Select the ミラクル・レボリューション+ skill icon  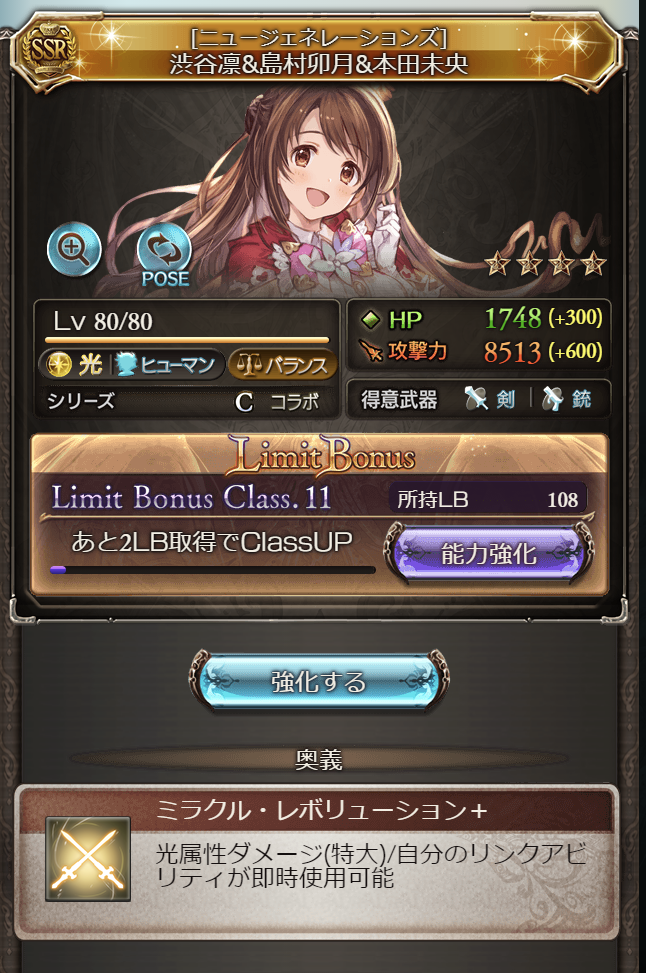pos(88,858)
